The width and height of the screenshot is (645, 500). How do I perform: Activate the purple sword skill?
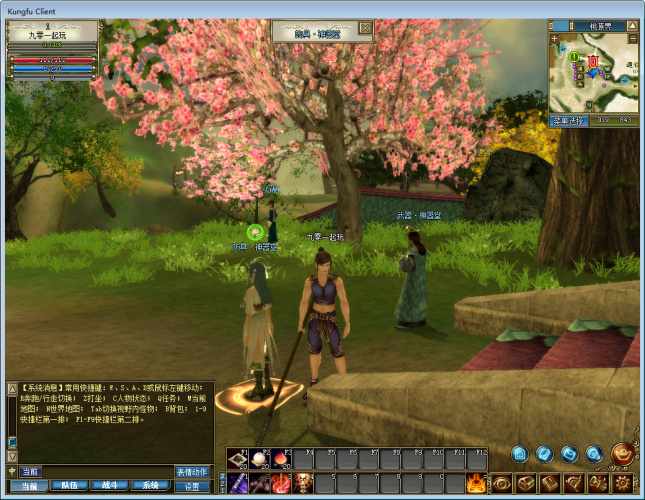pyautogui.click(x=238, y=484)
